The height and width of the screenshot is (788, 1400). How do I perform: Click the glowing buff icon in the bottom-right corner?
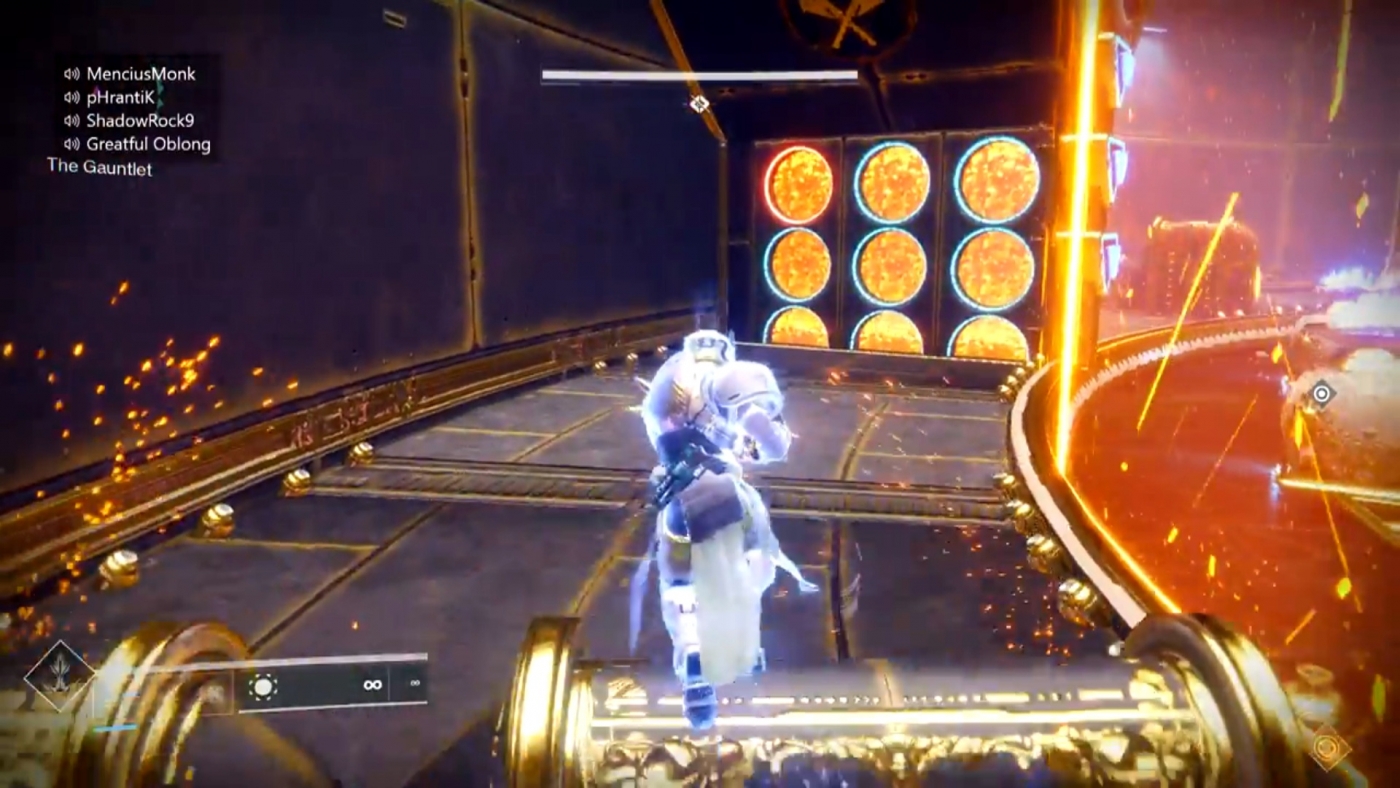[x=1327, y=747]
